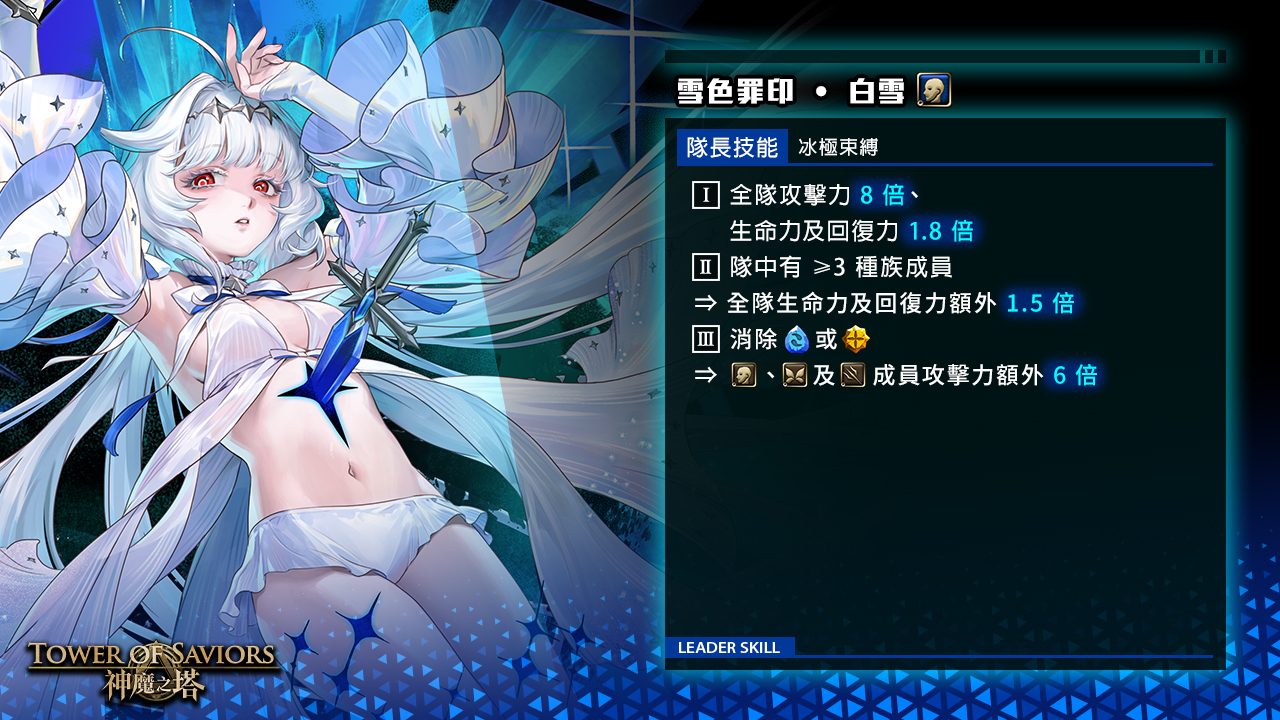
Task: Click the blue 1.8 倍 highlighted value
Action: point(944,231)
